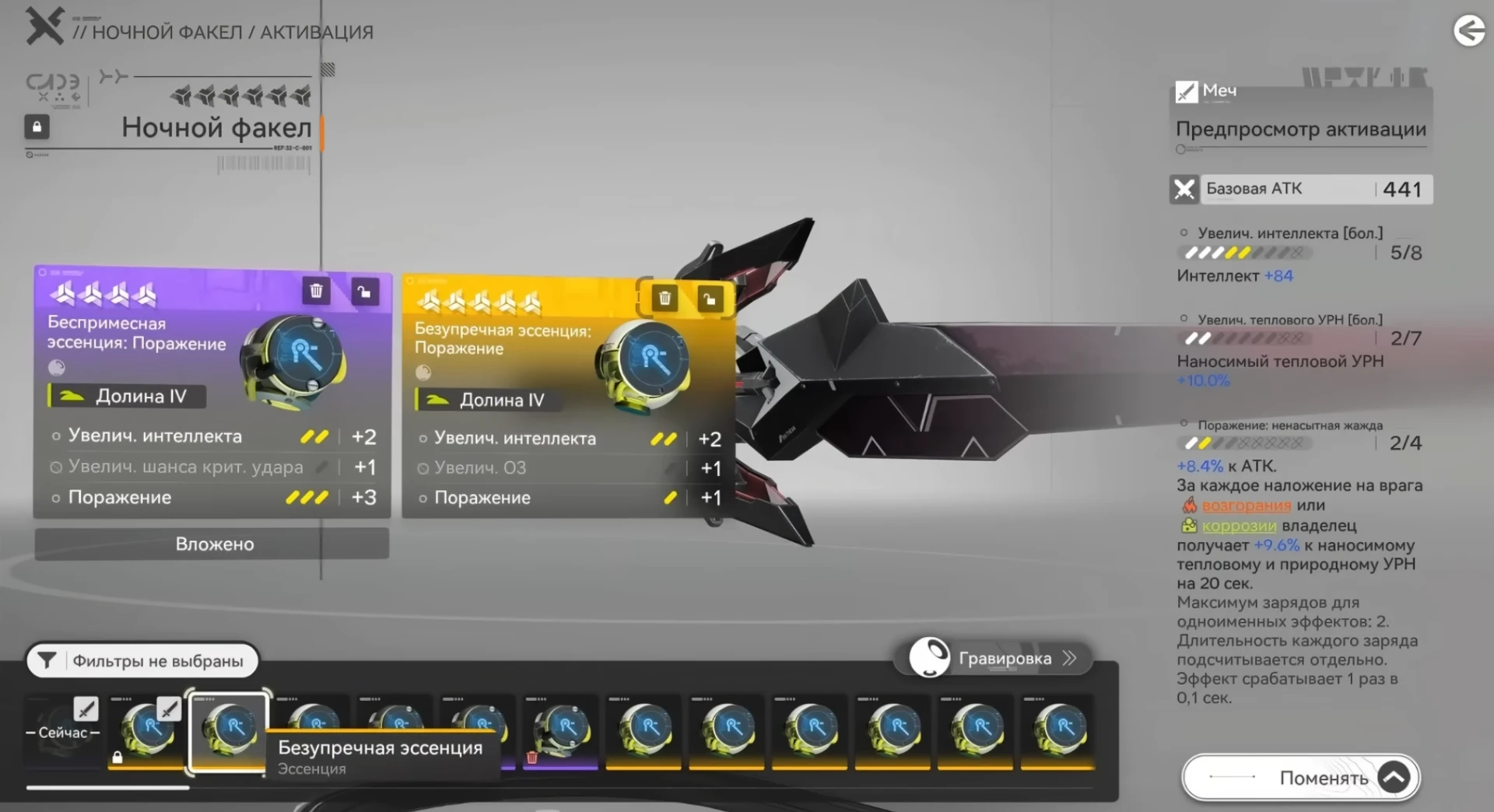Open the essence filters (Фильтры не выбраны)

click(142, 661)
